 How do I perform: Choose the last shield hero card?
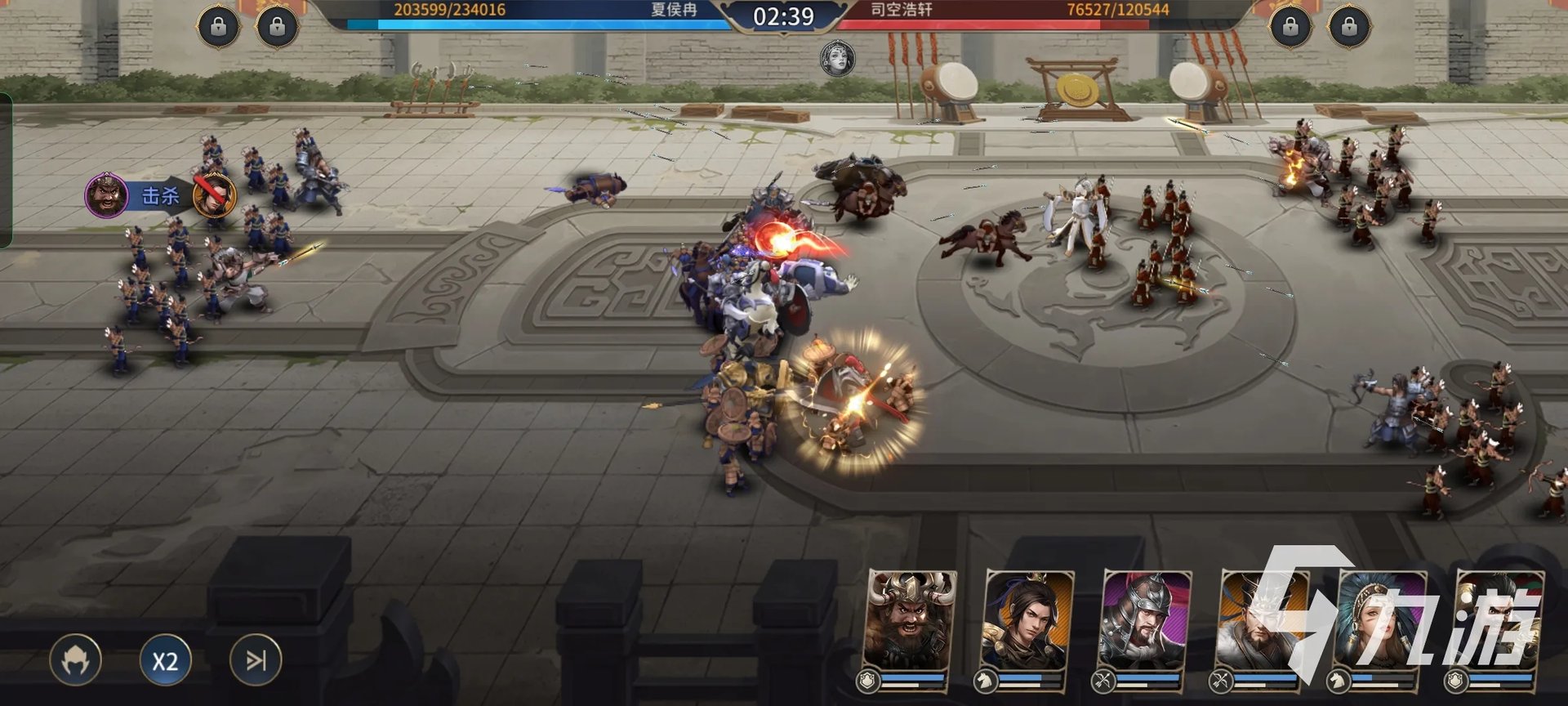click(x=1499, y=621)
